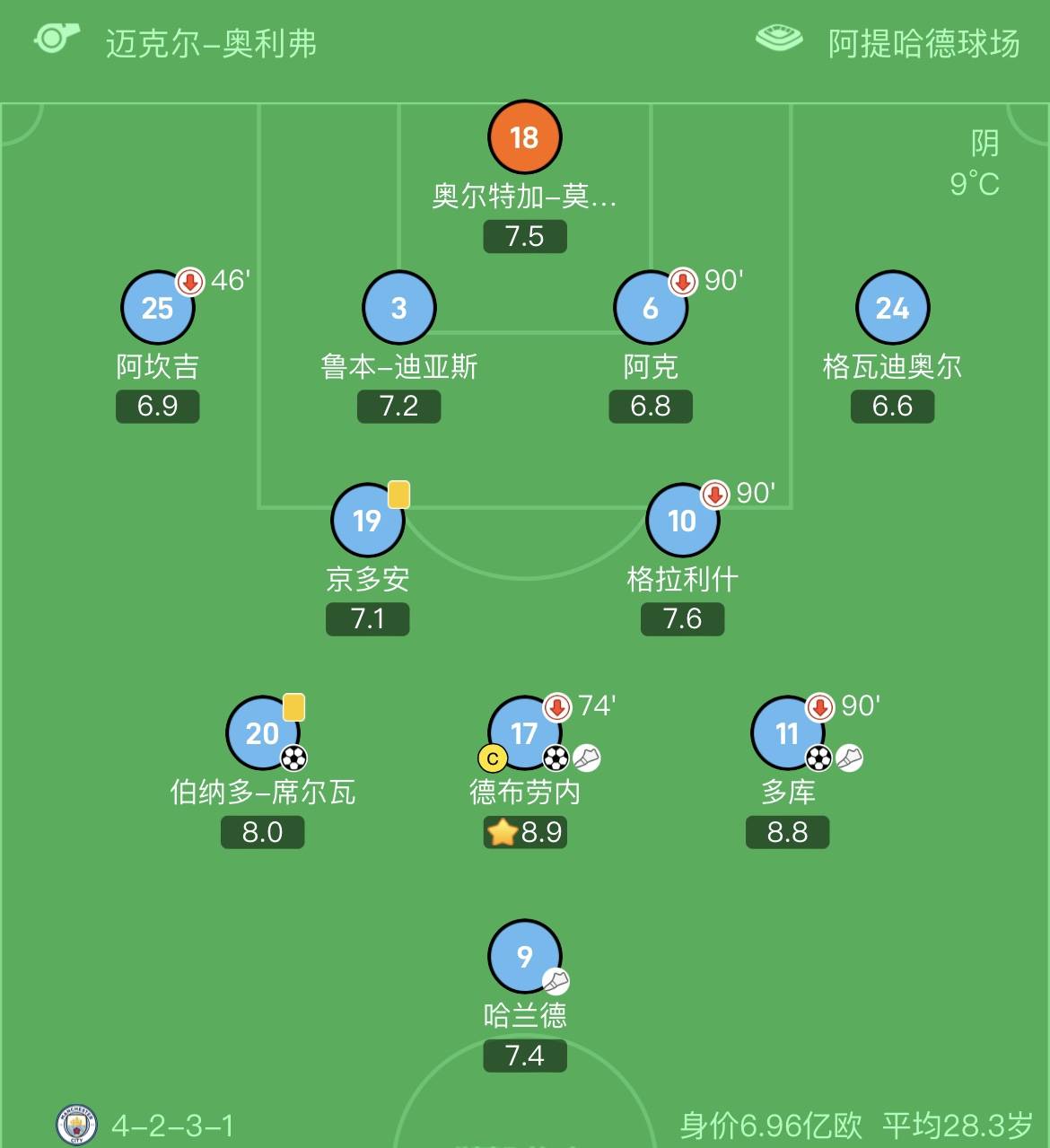The height and width of the screenshot is (1148, 1050).
Task: Open player 25 Akanji's details
Action: 157,308
